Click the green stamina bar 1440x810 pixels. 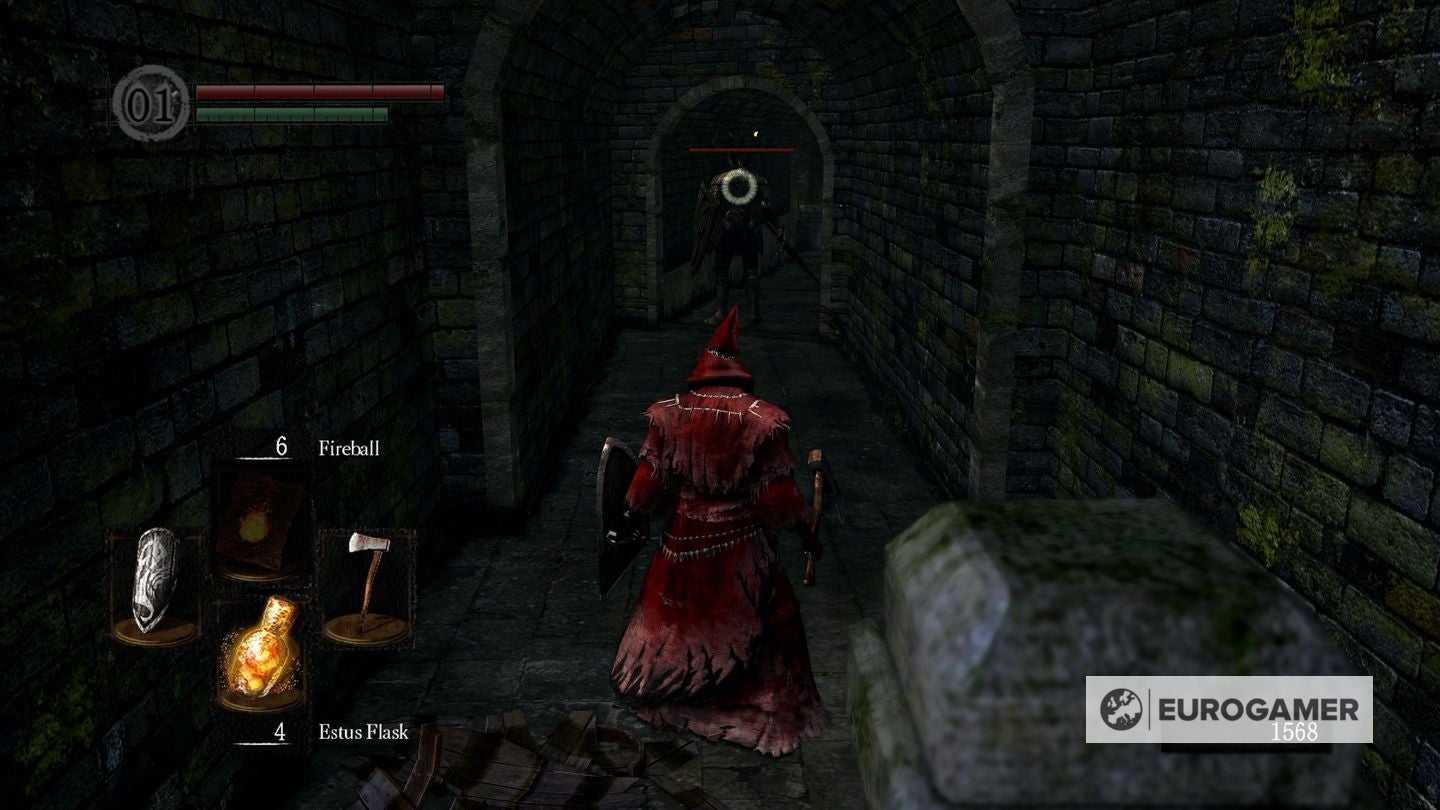click(290, 112)
